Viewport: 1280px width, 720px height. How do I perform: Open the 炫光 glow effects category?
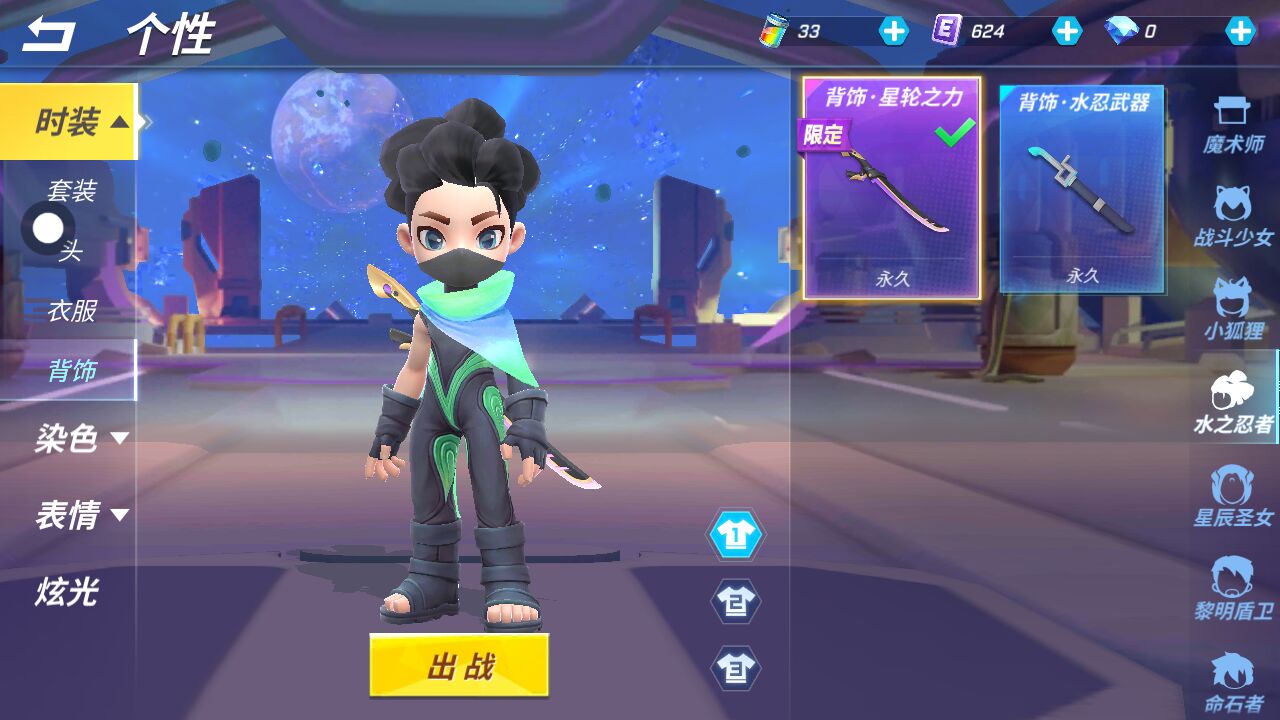click(x=67, y=591)
